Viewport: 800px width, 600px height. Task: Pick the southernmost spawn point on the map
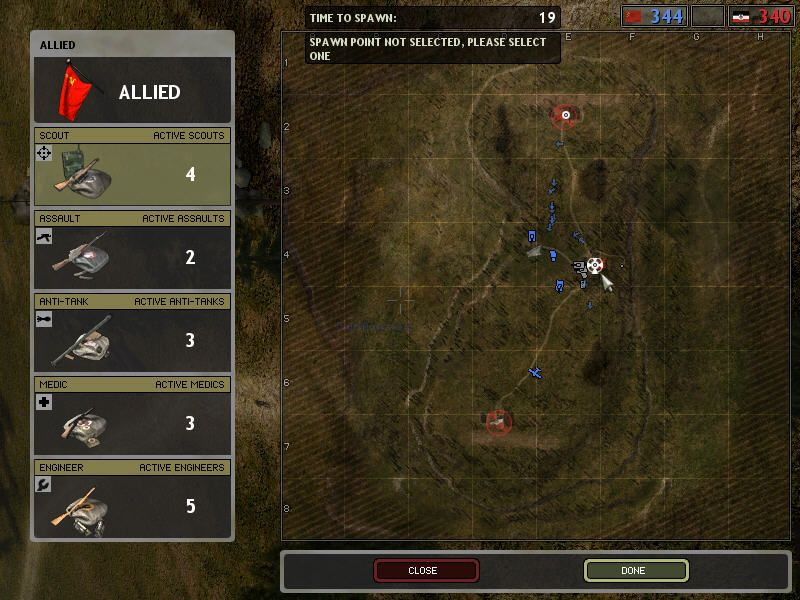click(x=498, y=422)
